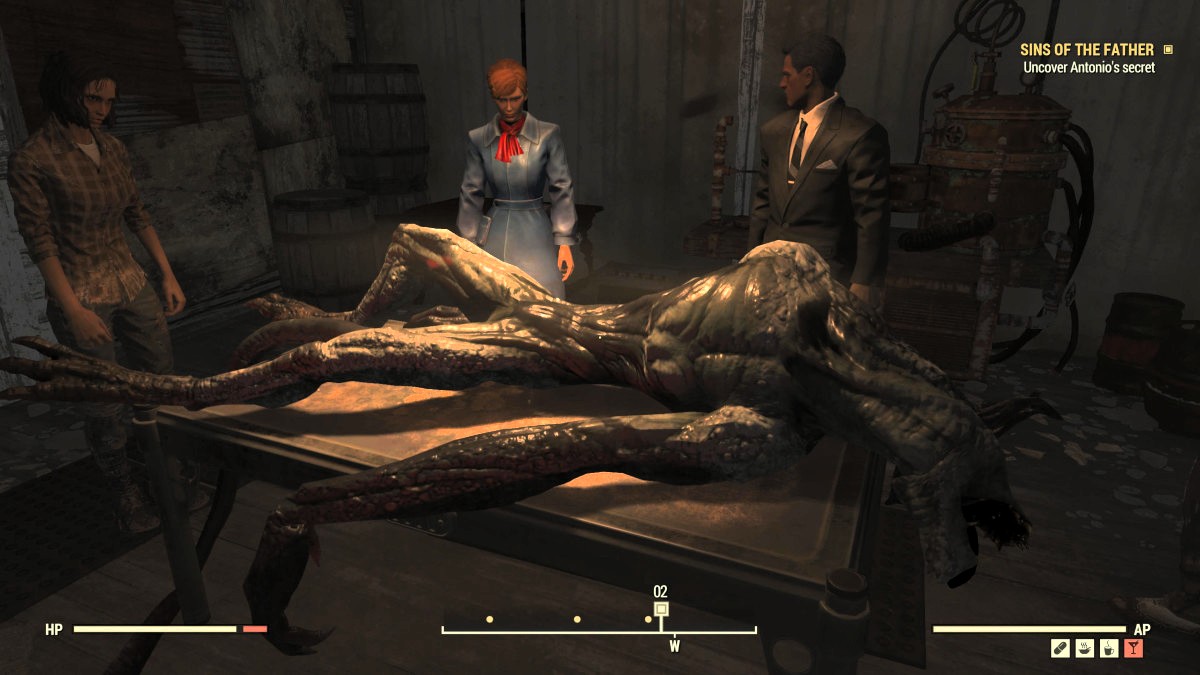Select the steaming food bowl status icon
The image size is (1200, 675).
point(1085,648)
